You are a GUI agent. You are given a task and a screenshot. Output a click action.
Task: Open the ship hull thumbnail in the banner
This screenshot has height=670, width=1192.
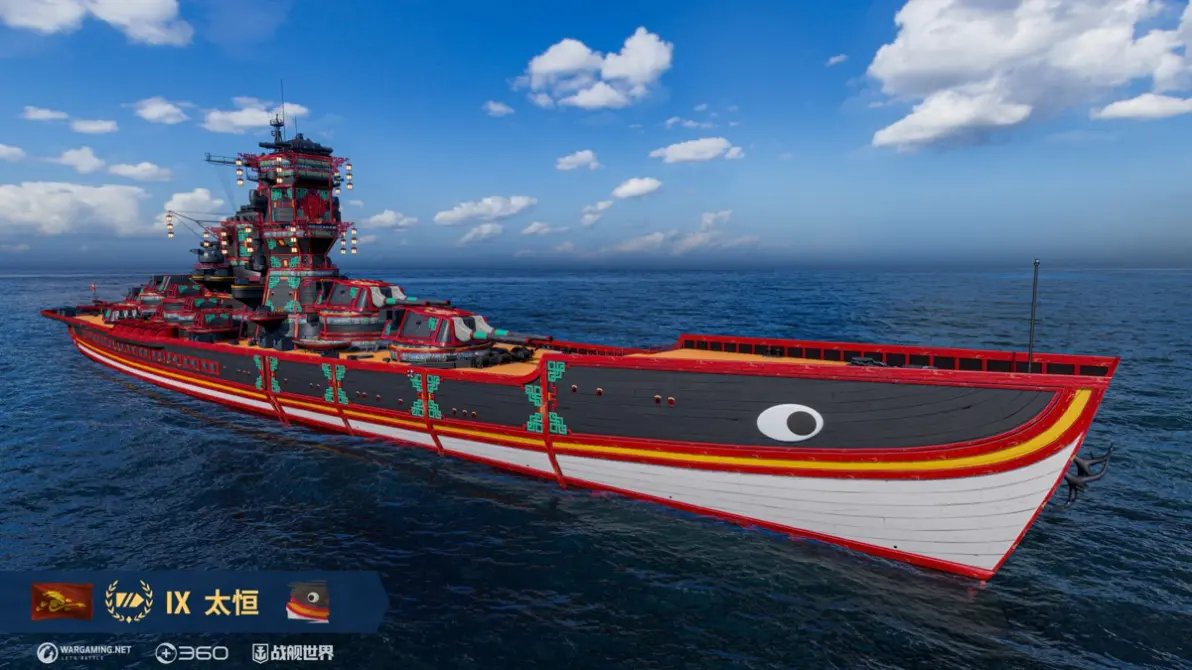click(x=308, y=602)
